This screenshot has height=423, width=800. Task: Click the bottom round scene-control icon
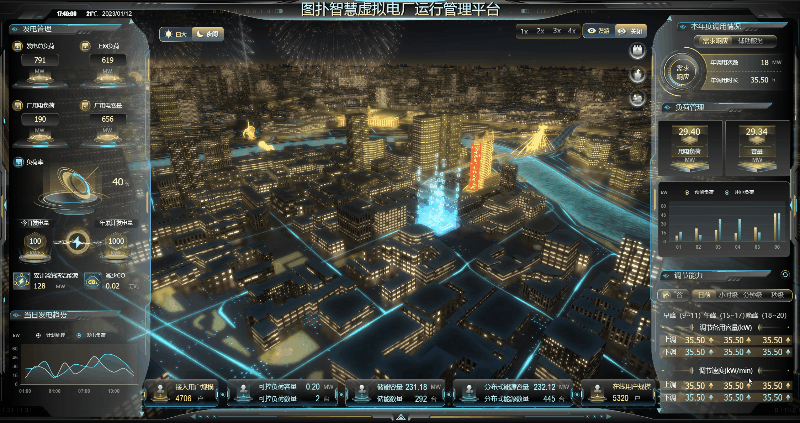tap(637, 98)
